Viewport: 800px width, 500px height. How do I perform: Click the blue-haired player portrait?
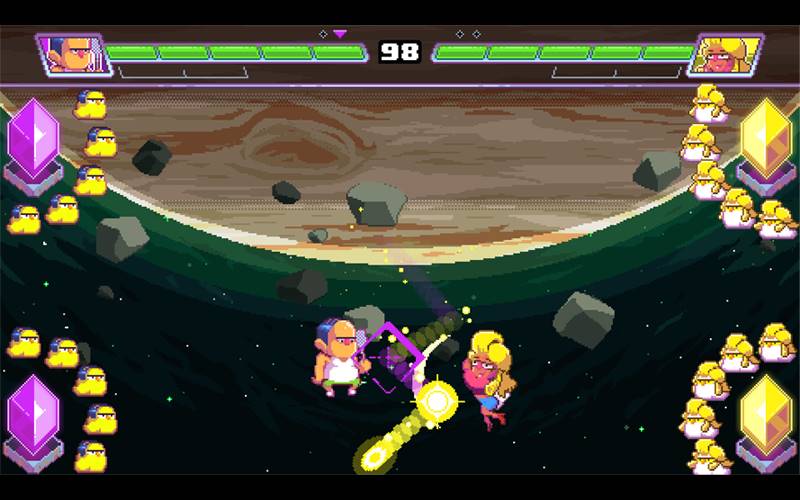(x=74, y=53)
